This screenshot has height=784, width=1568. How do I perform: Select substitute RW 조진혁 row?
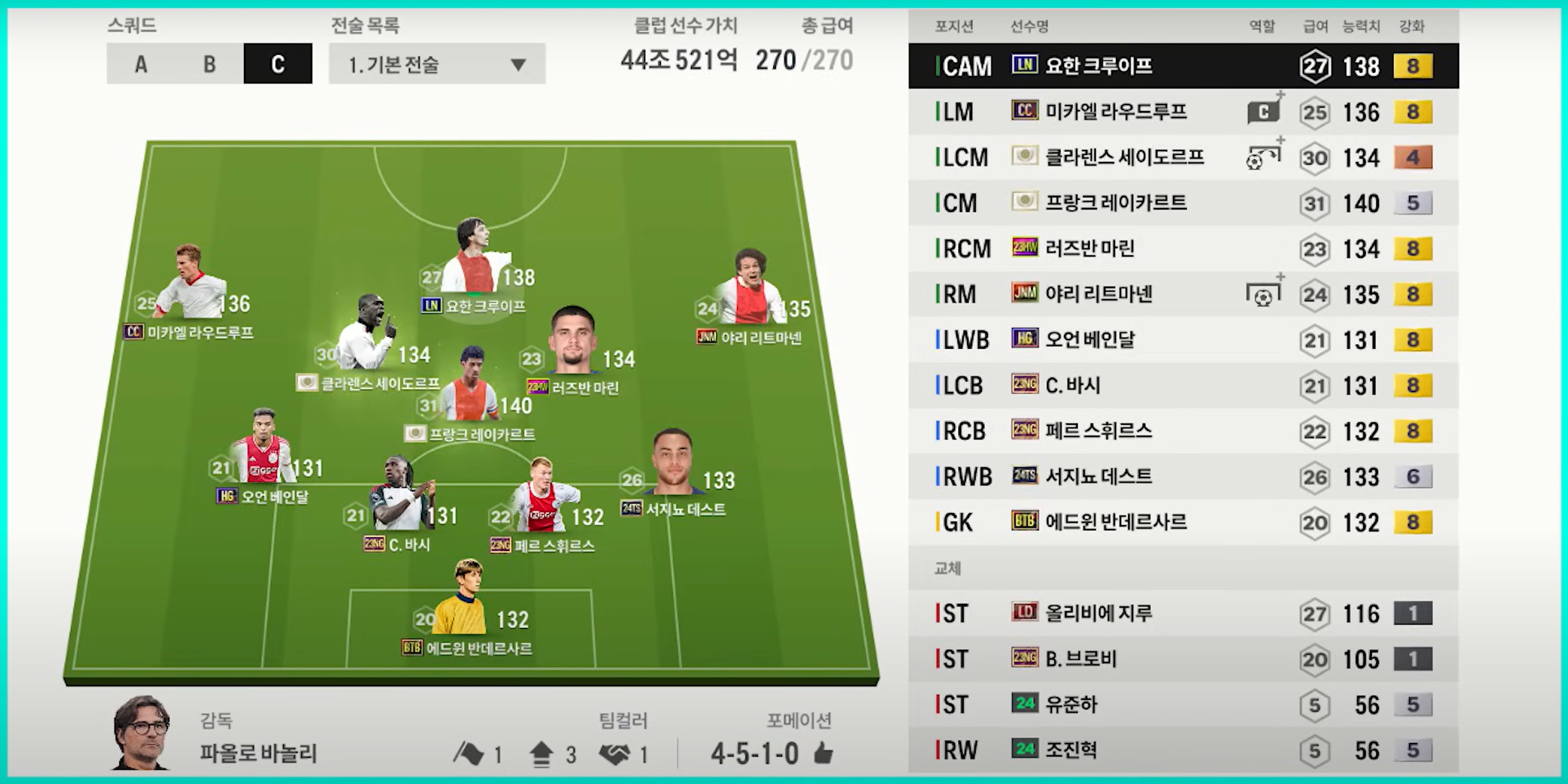[x=1183, y=751]
